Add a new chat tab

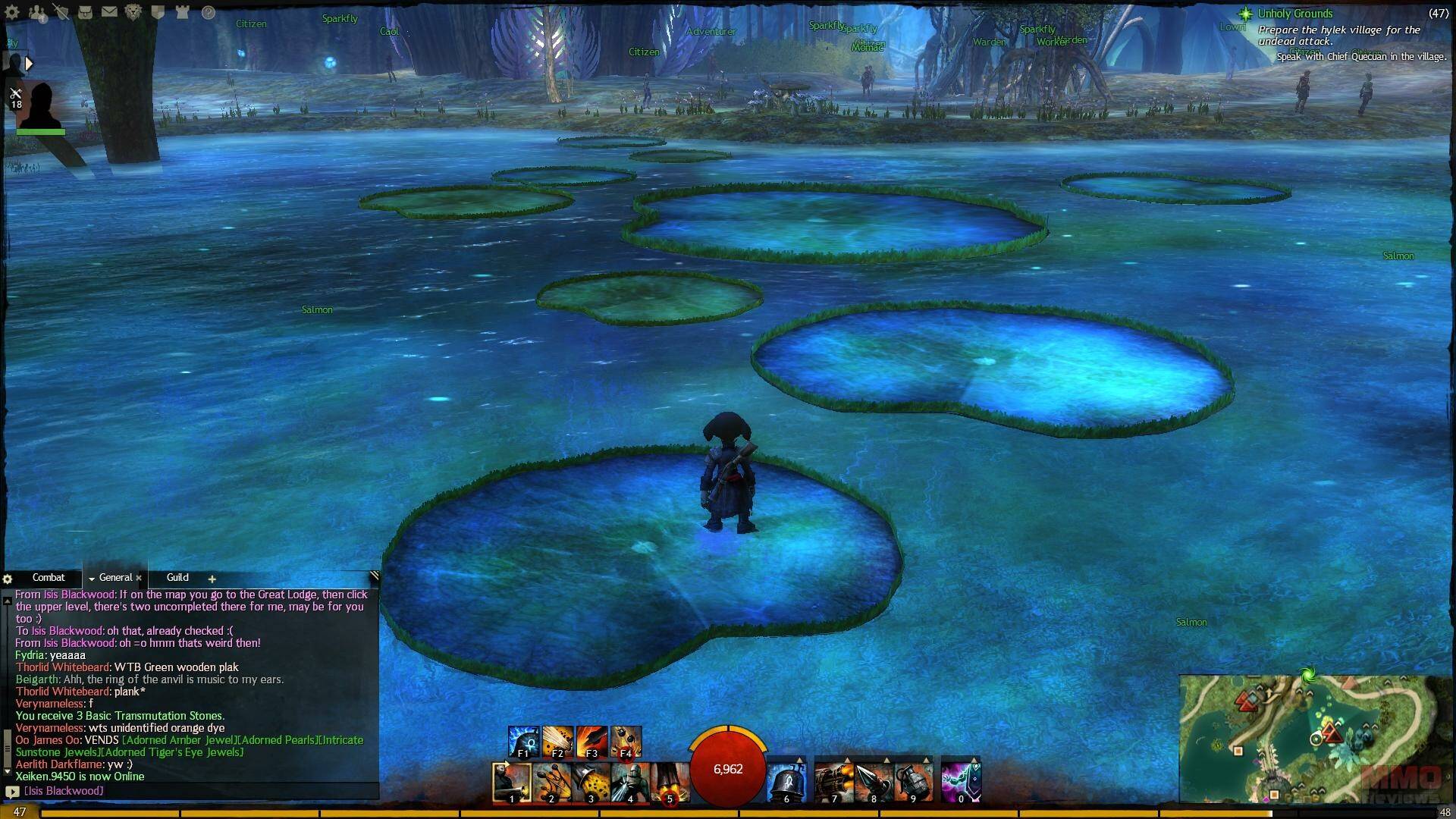tap(212, 579)
